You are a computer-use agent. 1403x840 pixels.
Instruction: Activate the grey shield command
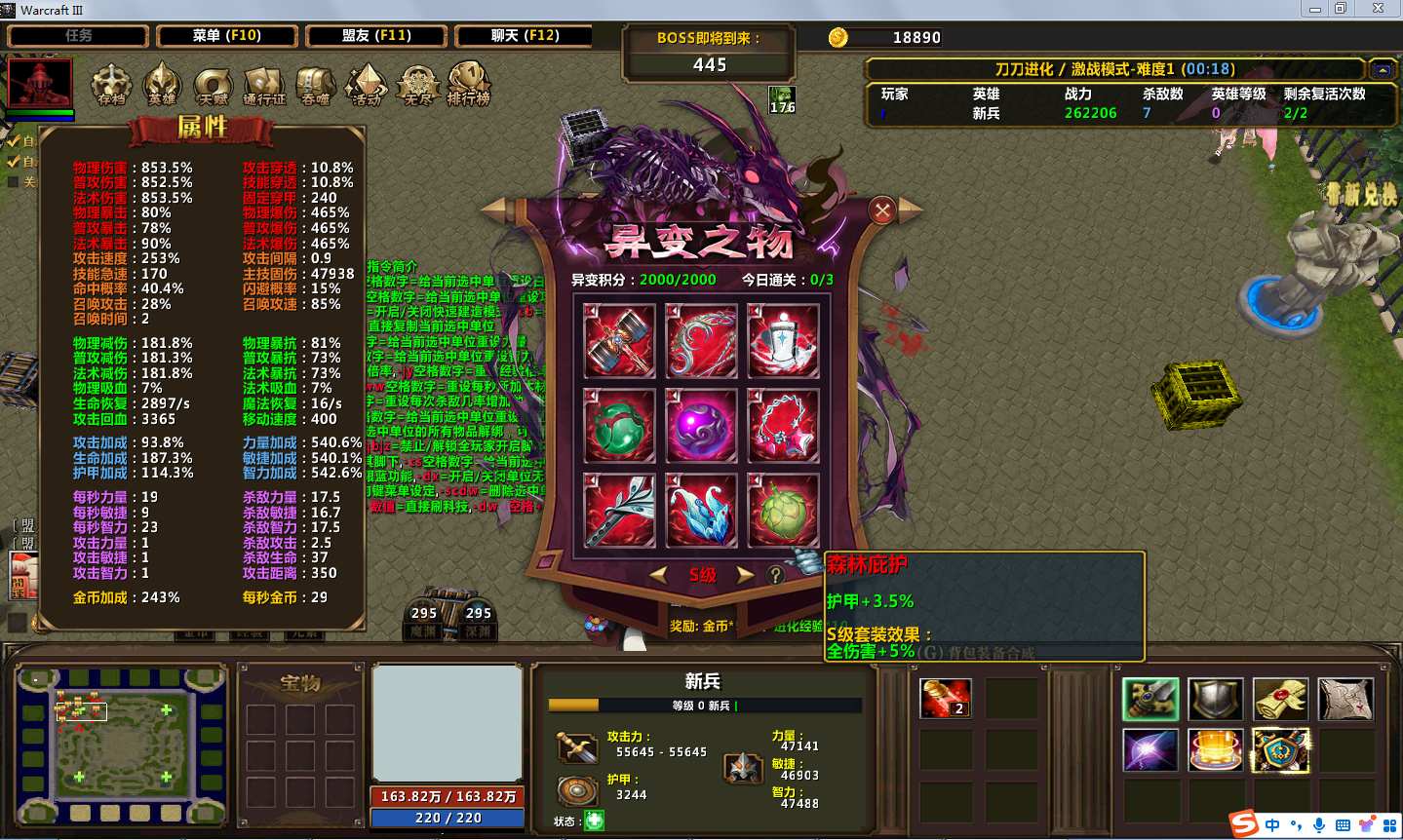[1215, 699]
